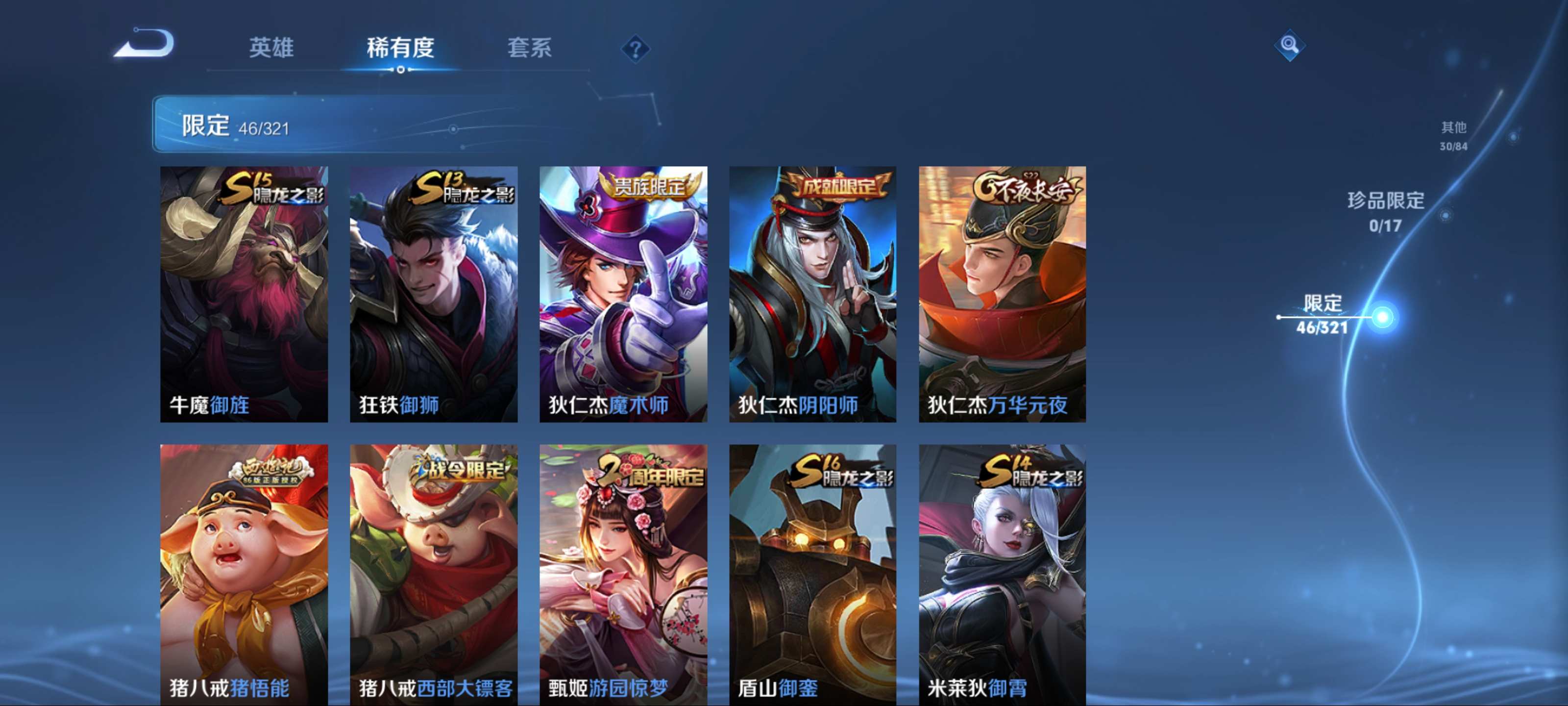Image resolution: width=1568 pixels, height=706 pixels.
Task: Select the 稀有度 tab
Action: click(x=400, y=48)
